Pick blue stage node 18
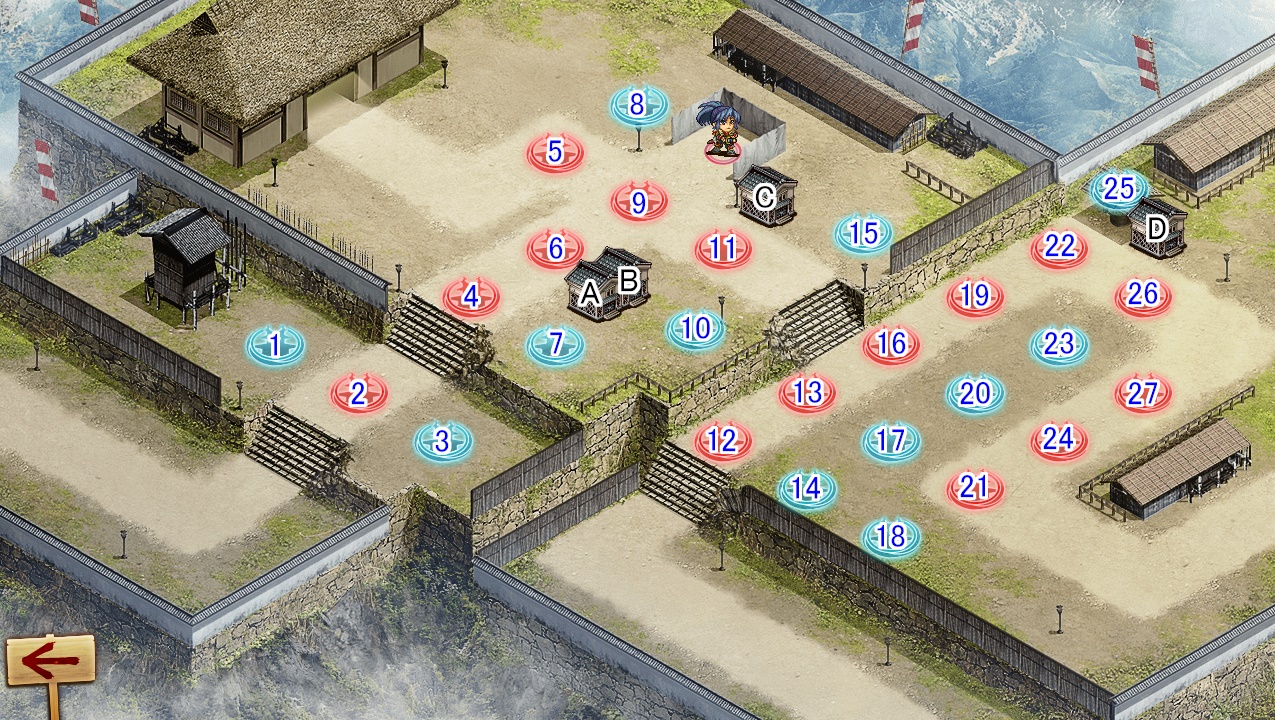The image size is (1275, 720). [890, 538]
